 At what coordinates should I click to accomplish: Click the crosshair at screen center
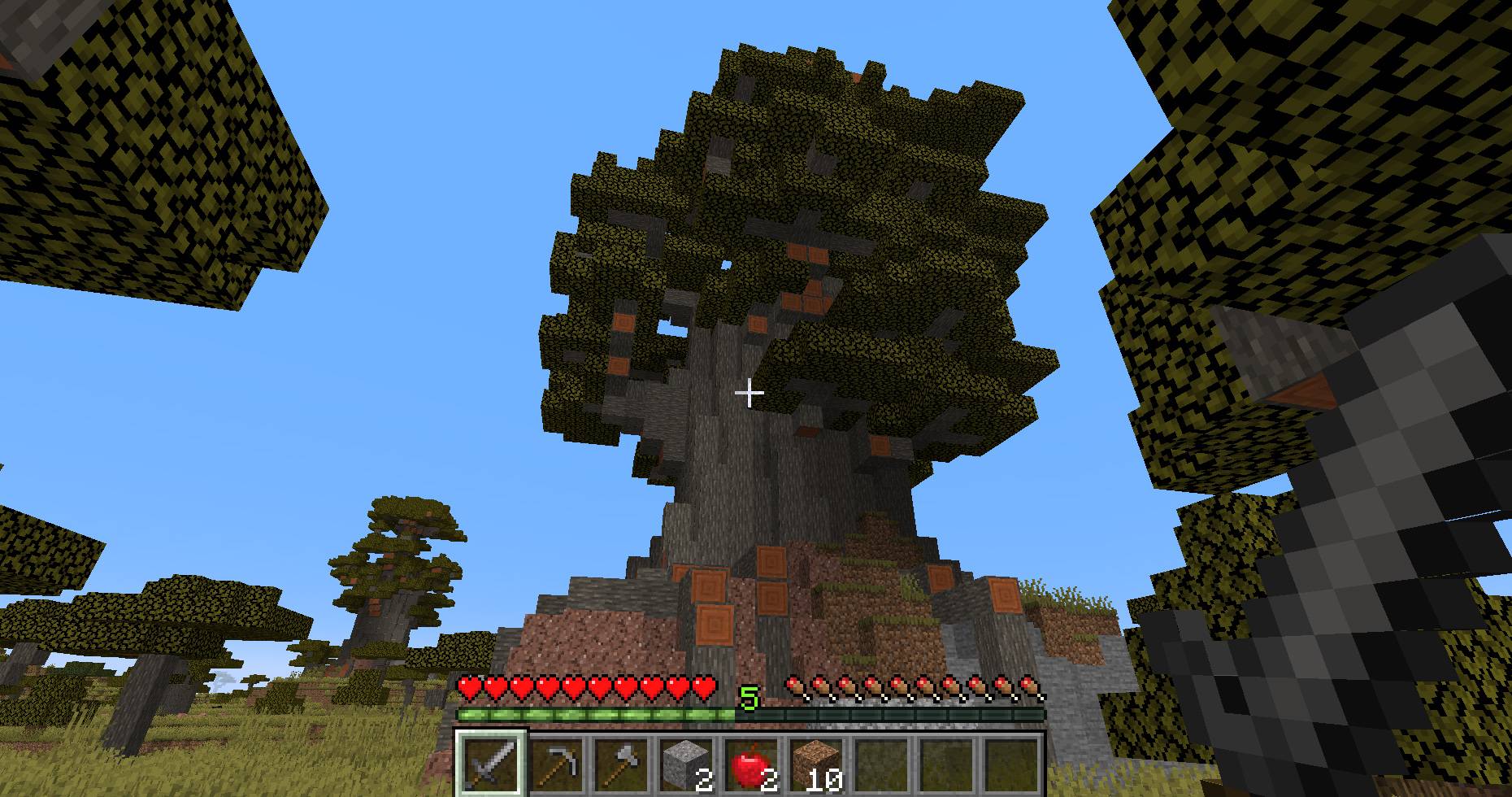749,392
